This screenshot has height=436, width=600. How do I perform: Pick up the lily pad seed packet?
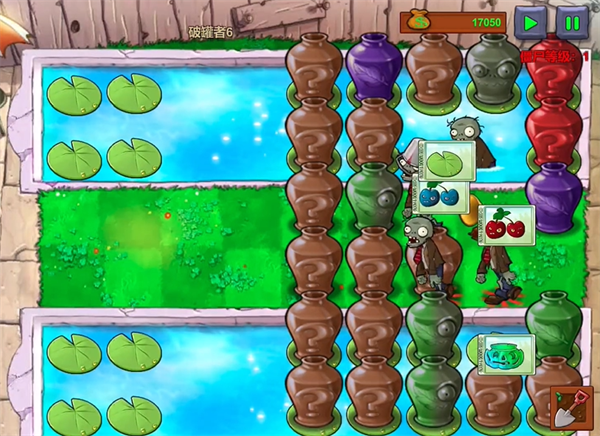[444, 160]
